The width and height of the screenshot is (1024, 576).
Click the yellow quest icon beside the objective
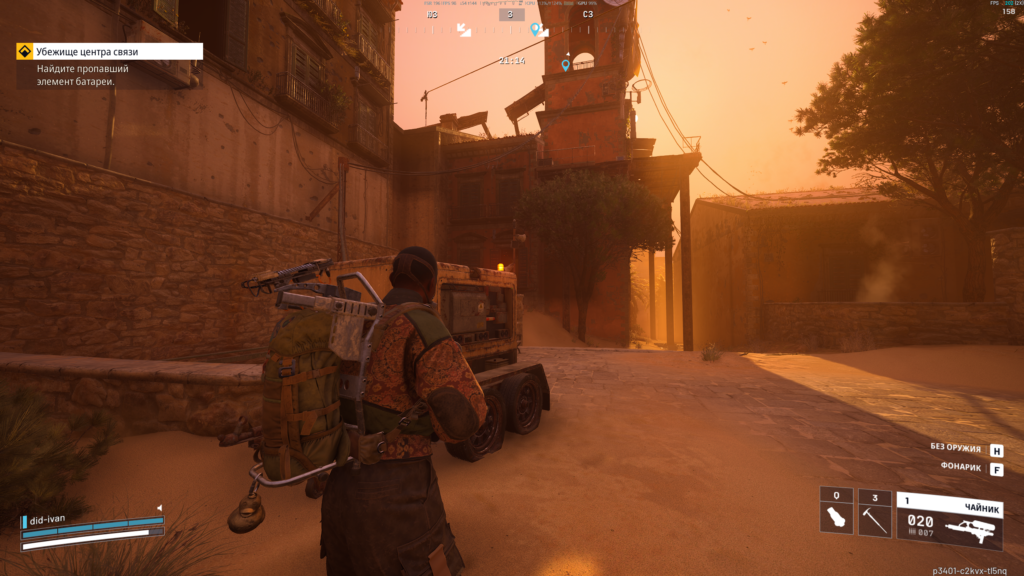pyautogui.click(x=24, y=51)
